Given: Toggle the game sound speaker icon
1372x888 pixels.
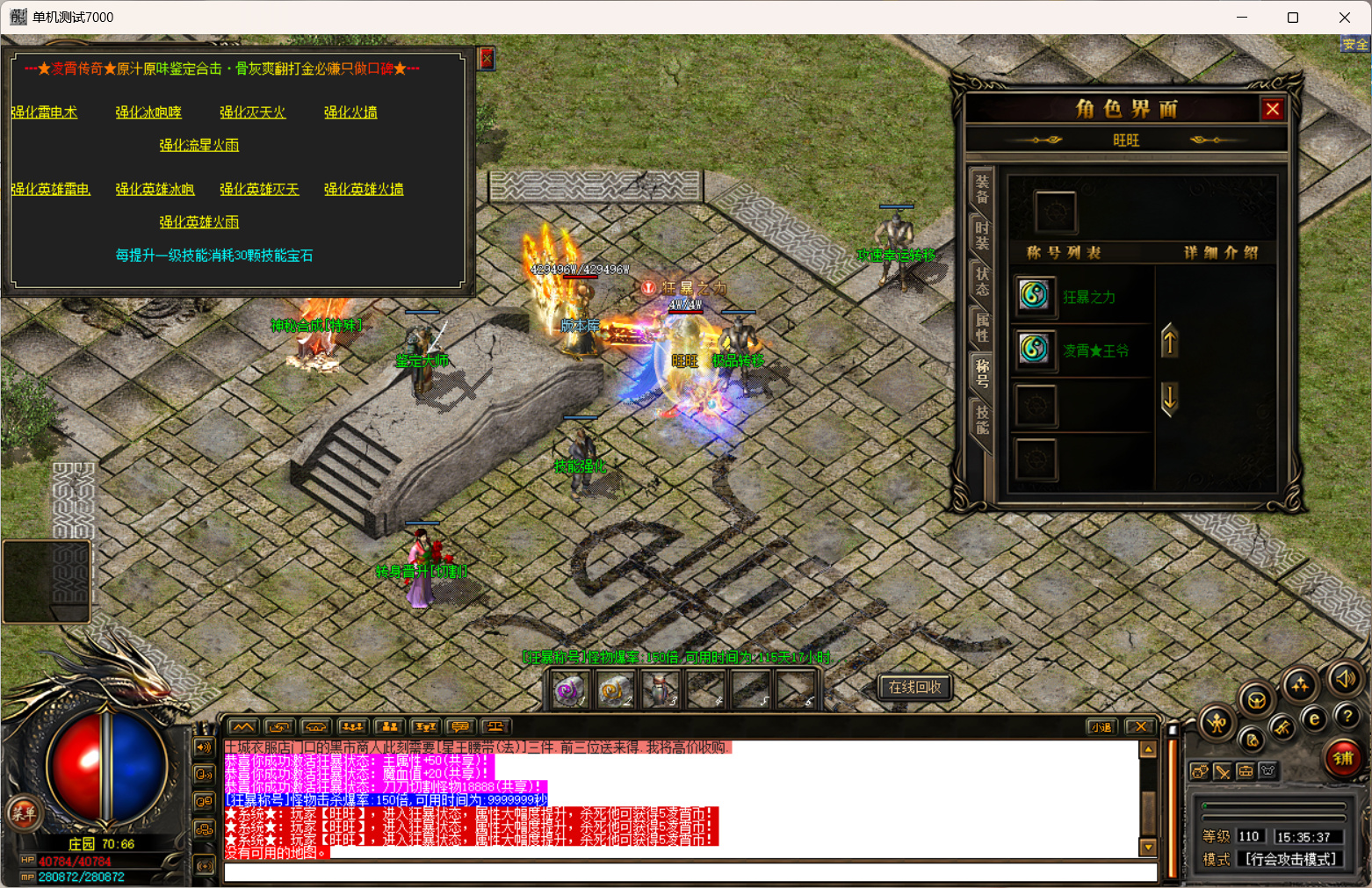Looking at the screenshot, I should [1347, 678].
